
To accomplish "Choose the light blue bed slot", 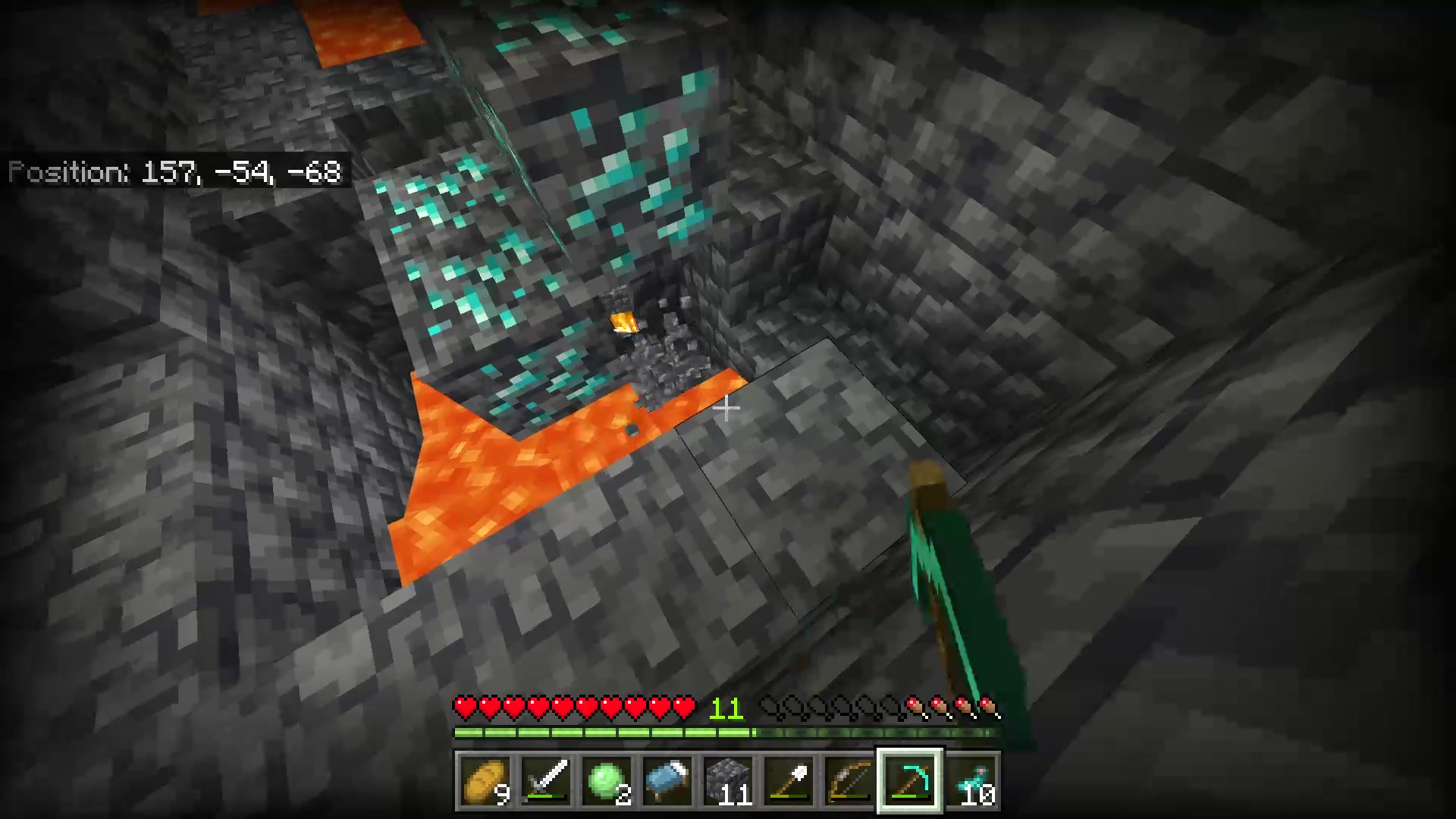I will (x=667, y=781).
